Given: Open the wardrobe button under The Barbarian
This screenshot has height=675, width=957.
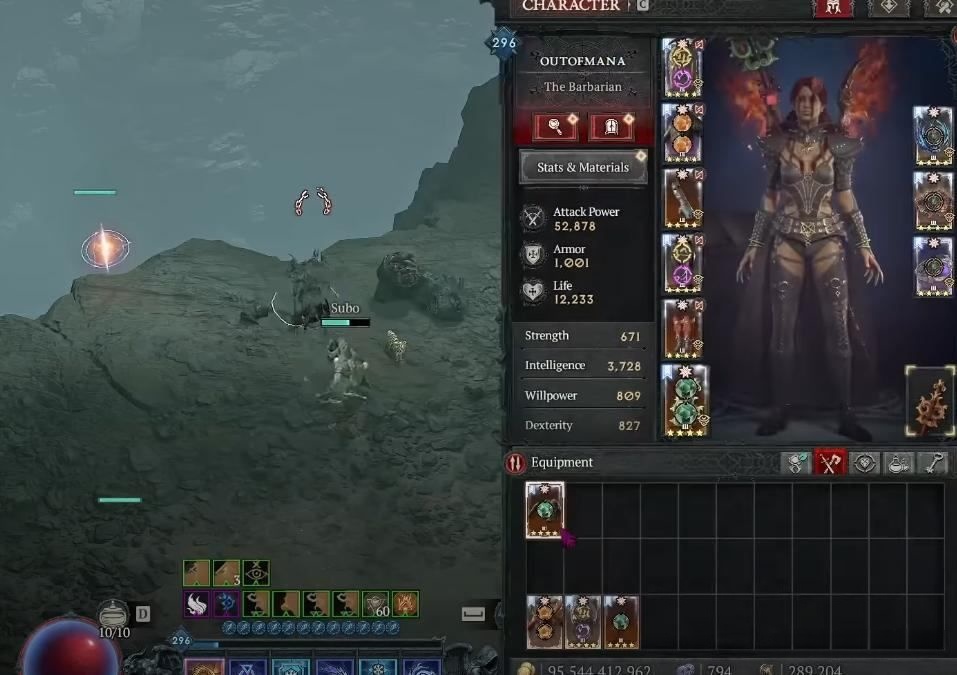Looking at the screenshot, I should point(610,126).
